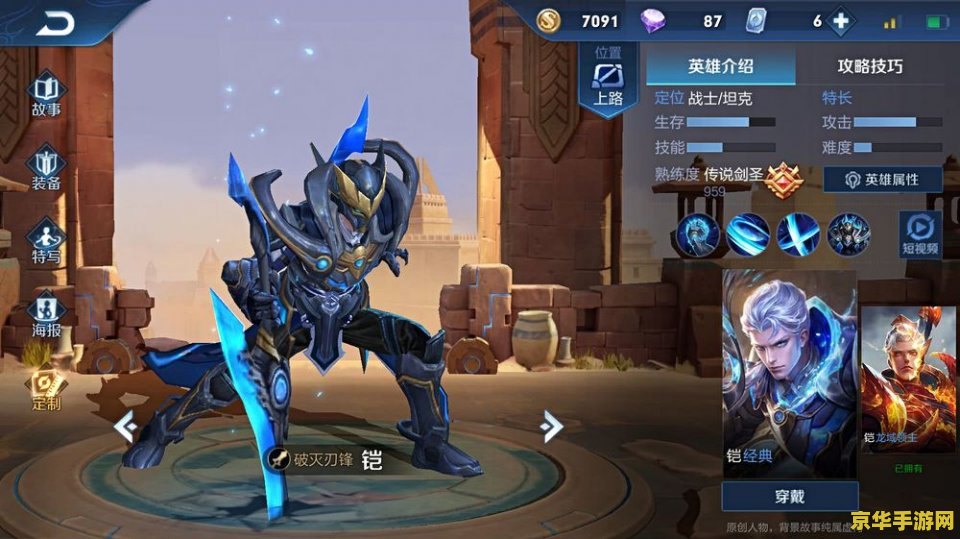Image resolution: width=960 pixels, height=539 pixels.
Task: Show the 特写 close-up view
Action: coord(47,241)
